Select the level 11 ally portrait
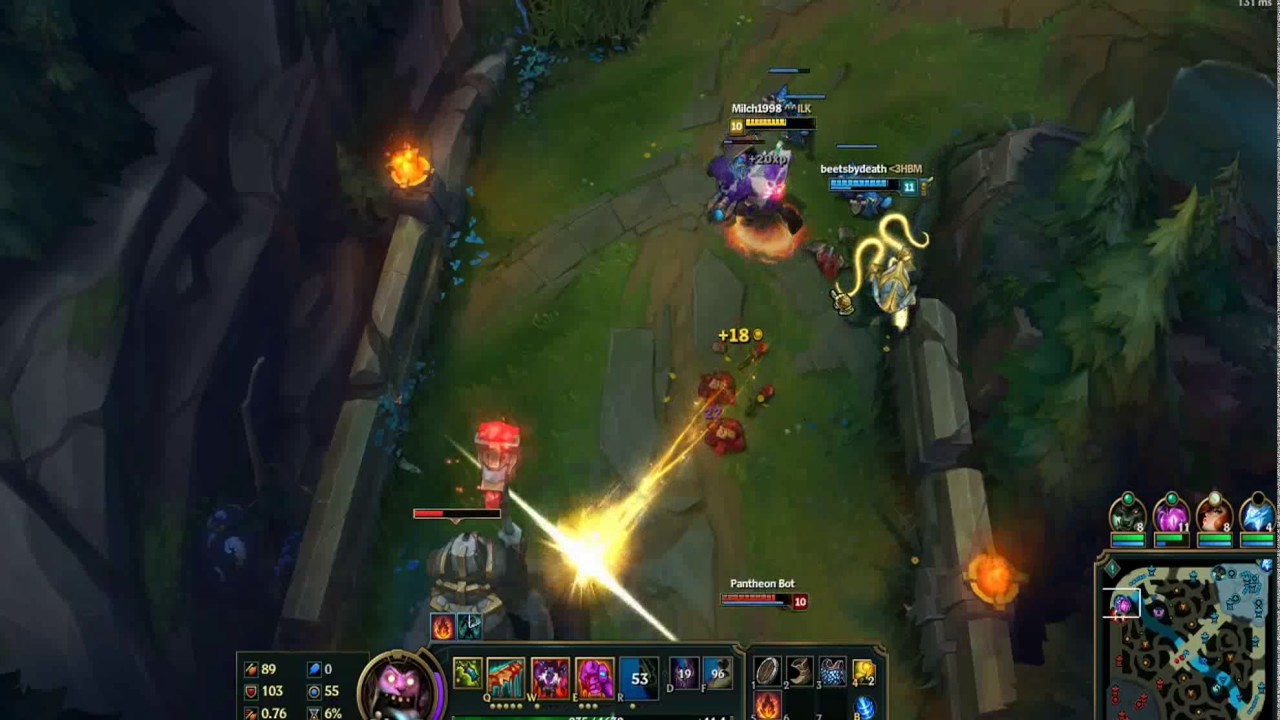The height and width of the screenshot is (720, 1280). tap(1172, 518)
